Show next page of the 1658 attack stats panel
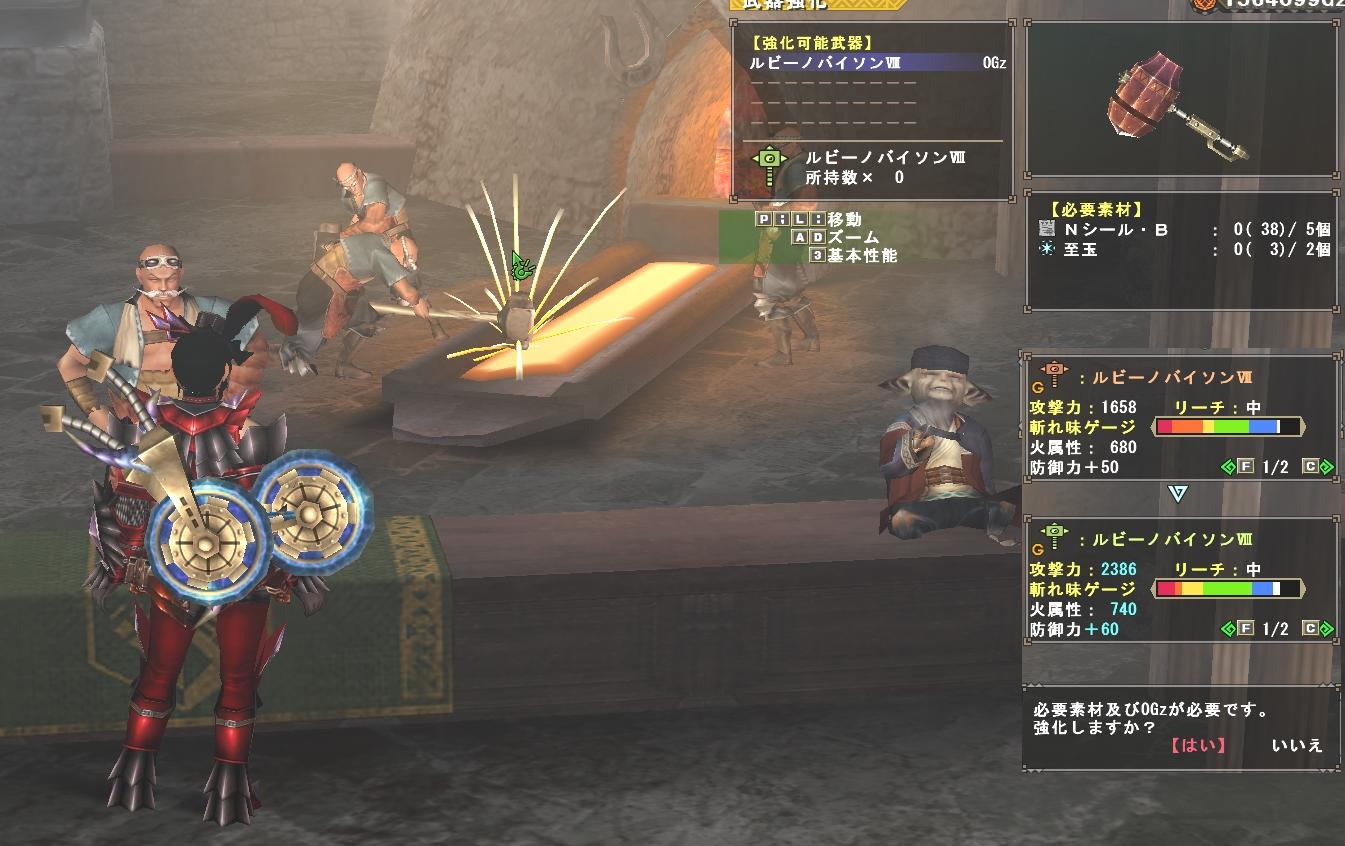Image resolution: width=1345 pixels, height=846 pixels. [x=1317, y=467]
